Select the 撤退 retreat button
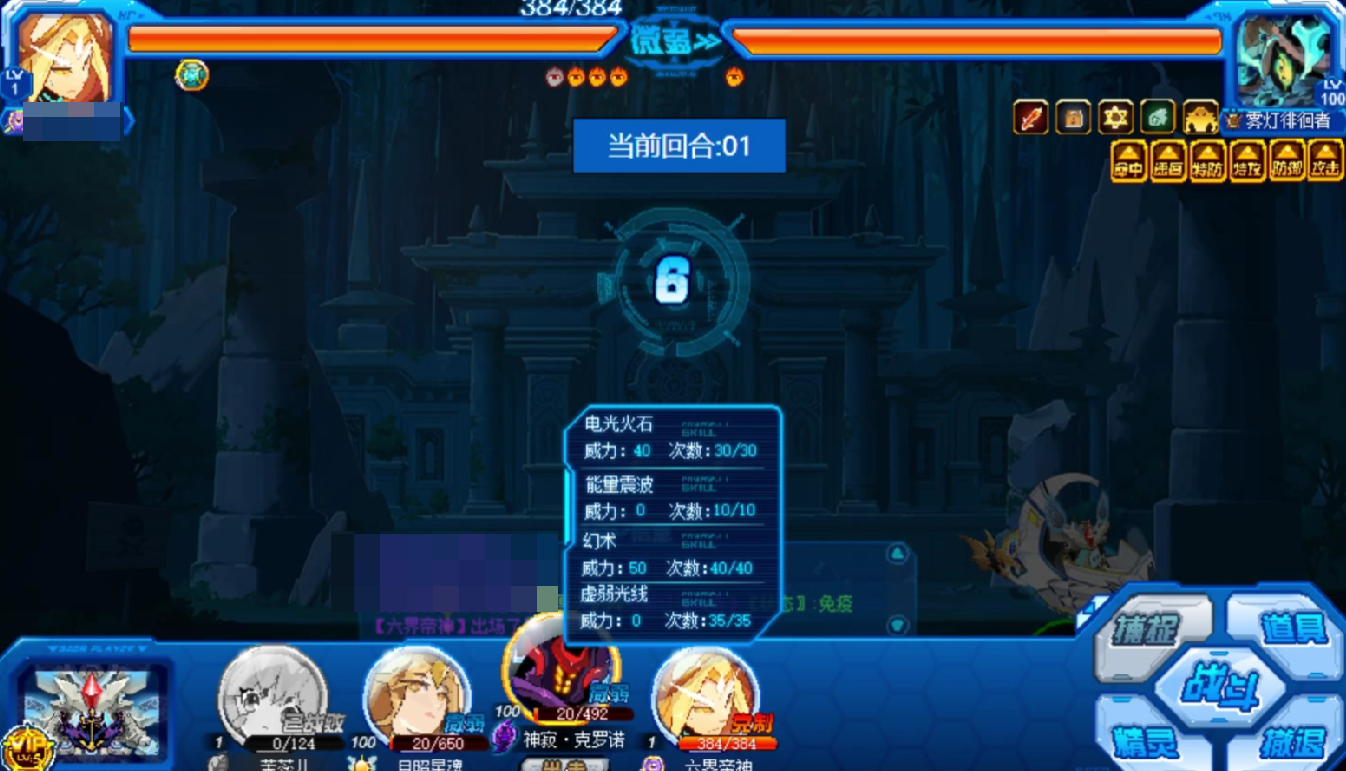Screen dimensions: 1346x771 pos(1292,742)
